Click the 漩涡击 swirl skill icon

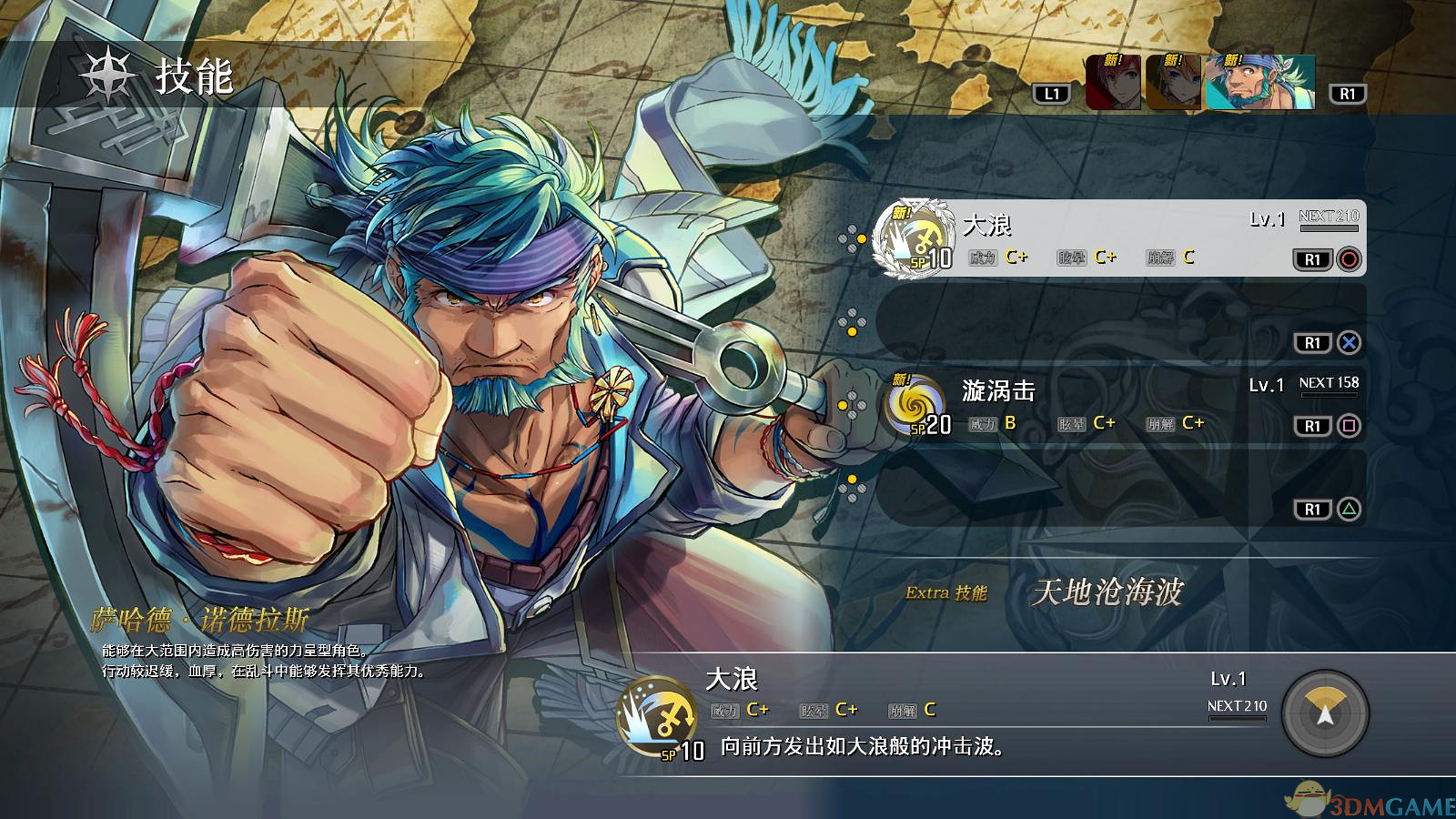click(x=915, y=405)
